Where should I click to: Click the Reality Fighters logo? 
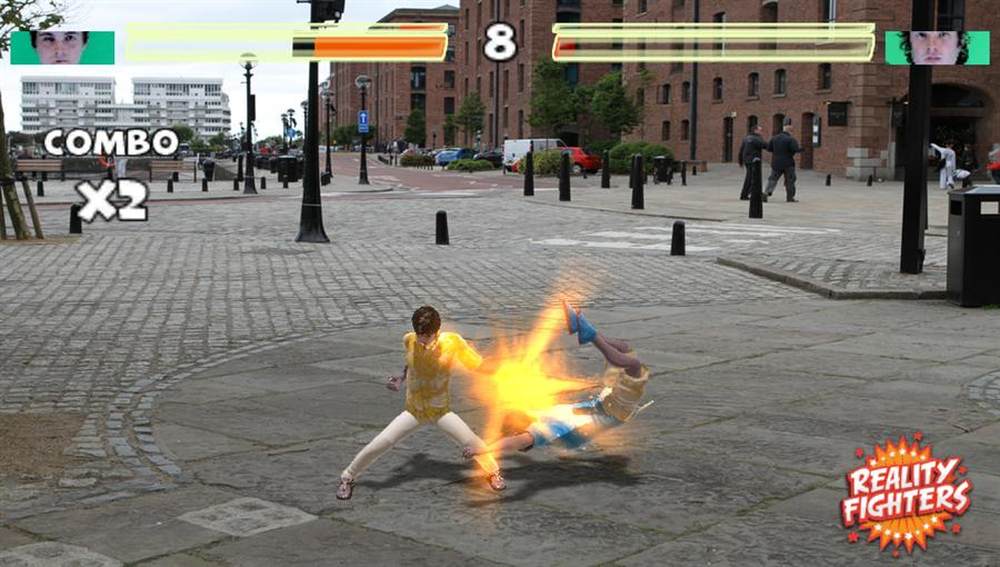(x=906, y=493)
